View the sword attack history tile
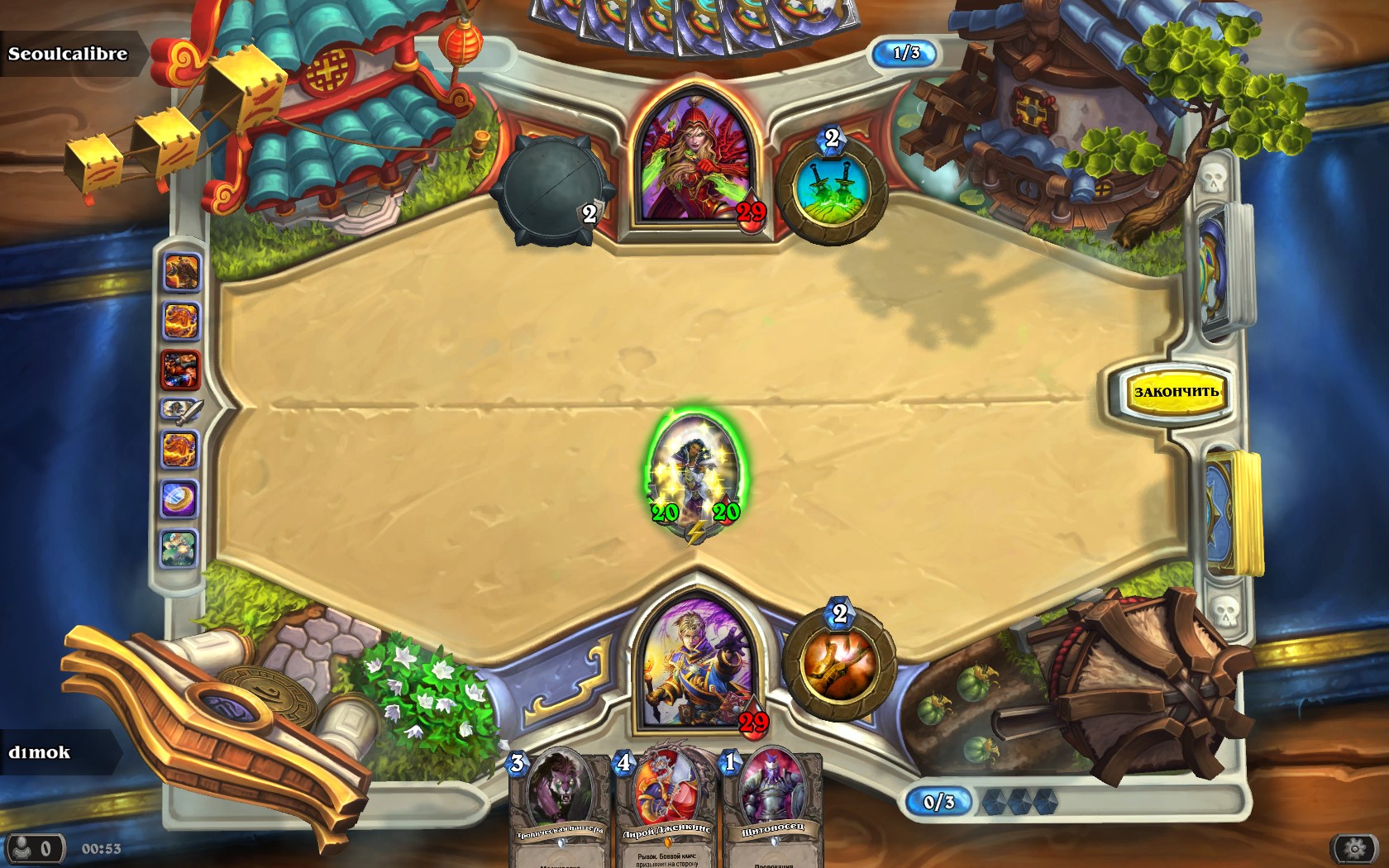Image resolution: width=1389 pixels, height=868 pixels. pos(180,410)
